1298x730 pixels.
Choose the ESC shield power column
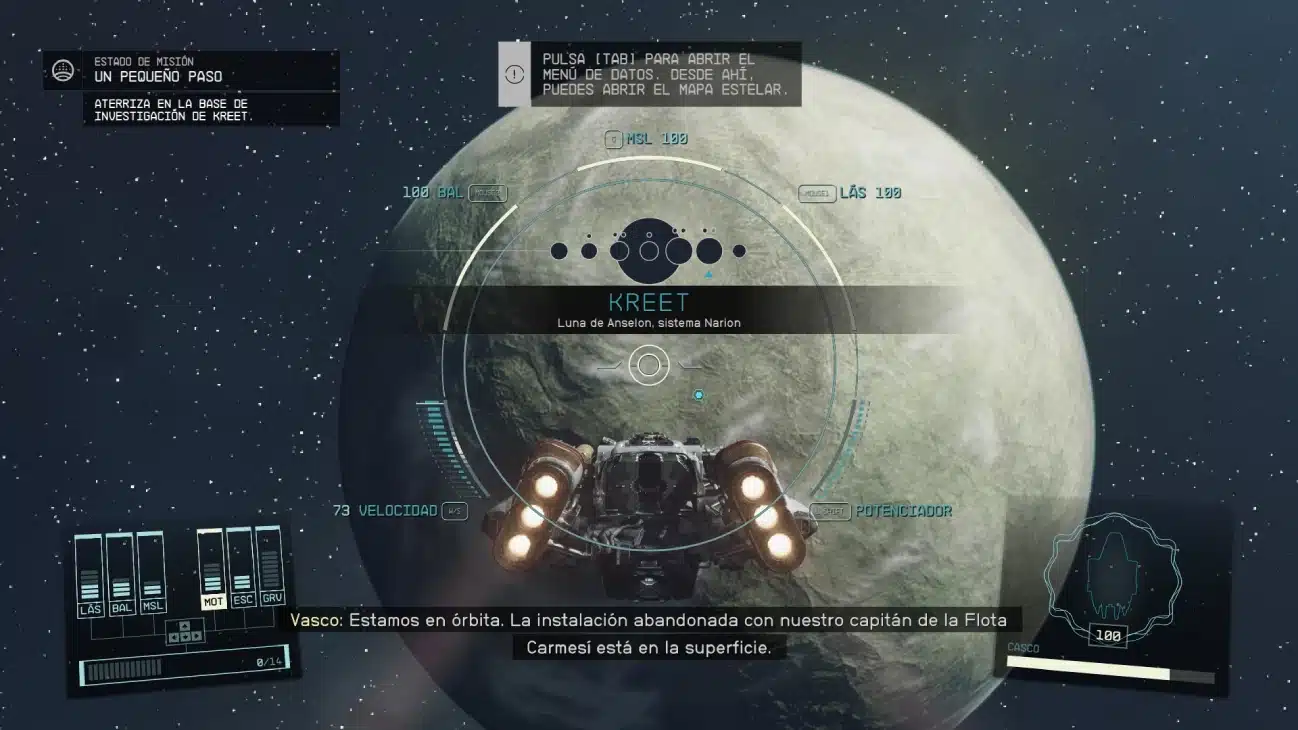[241, 572]
